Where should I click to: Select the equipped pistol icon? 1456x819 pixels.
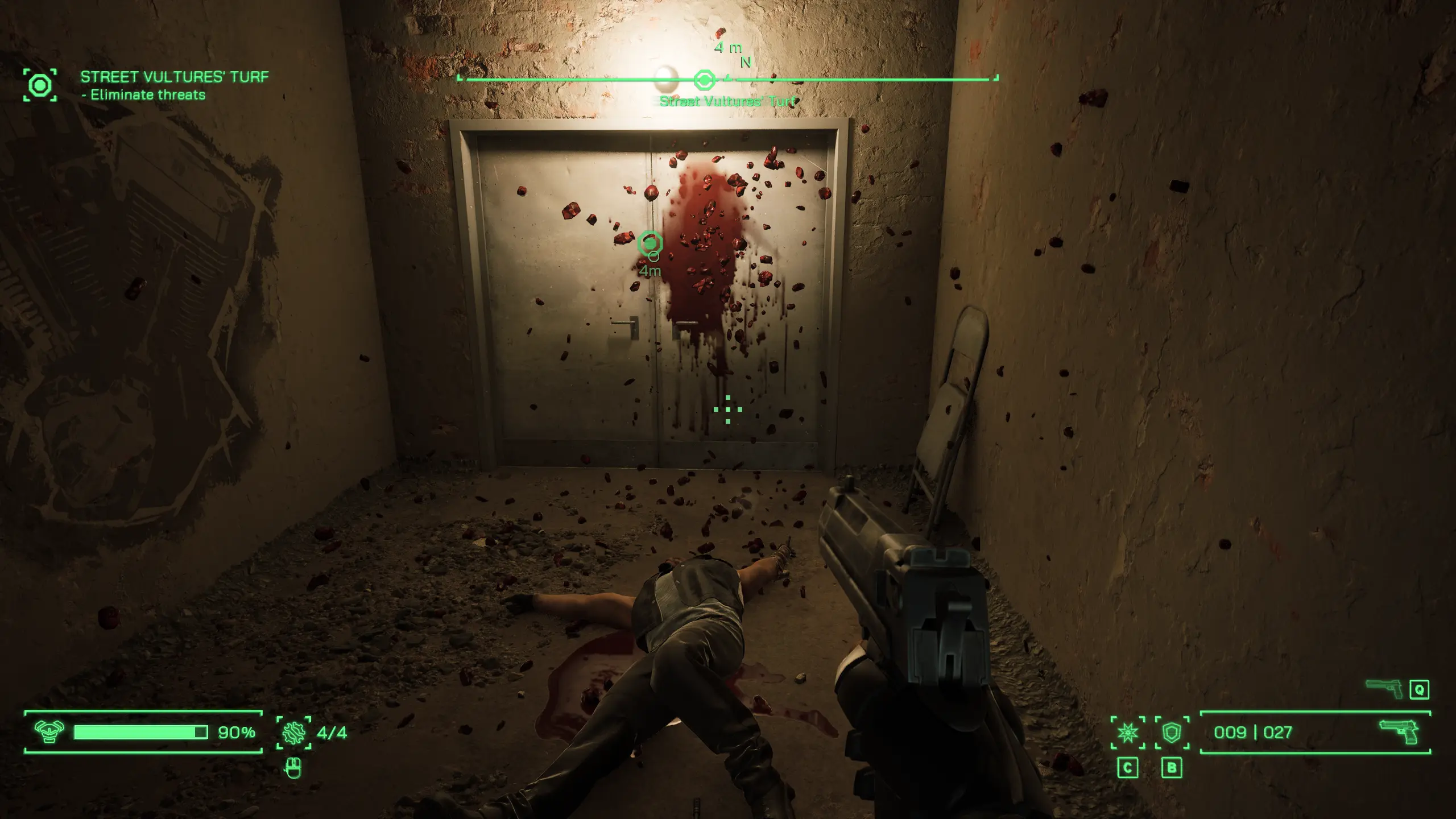(x=1398, y=732)
